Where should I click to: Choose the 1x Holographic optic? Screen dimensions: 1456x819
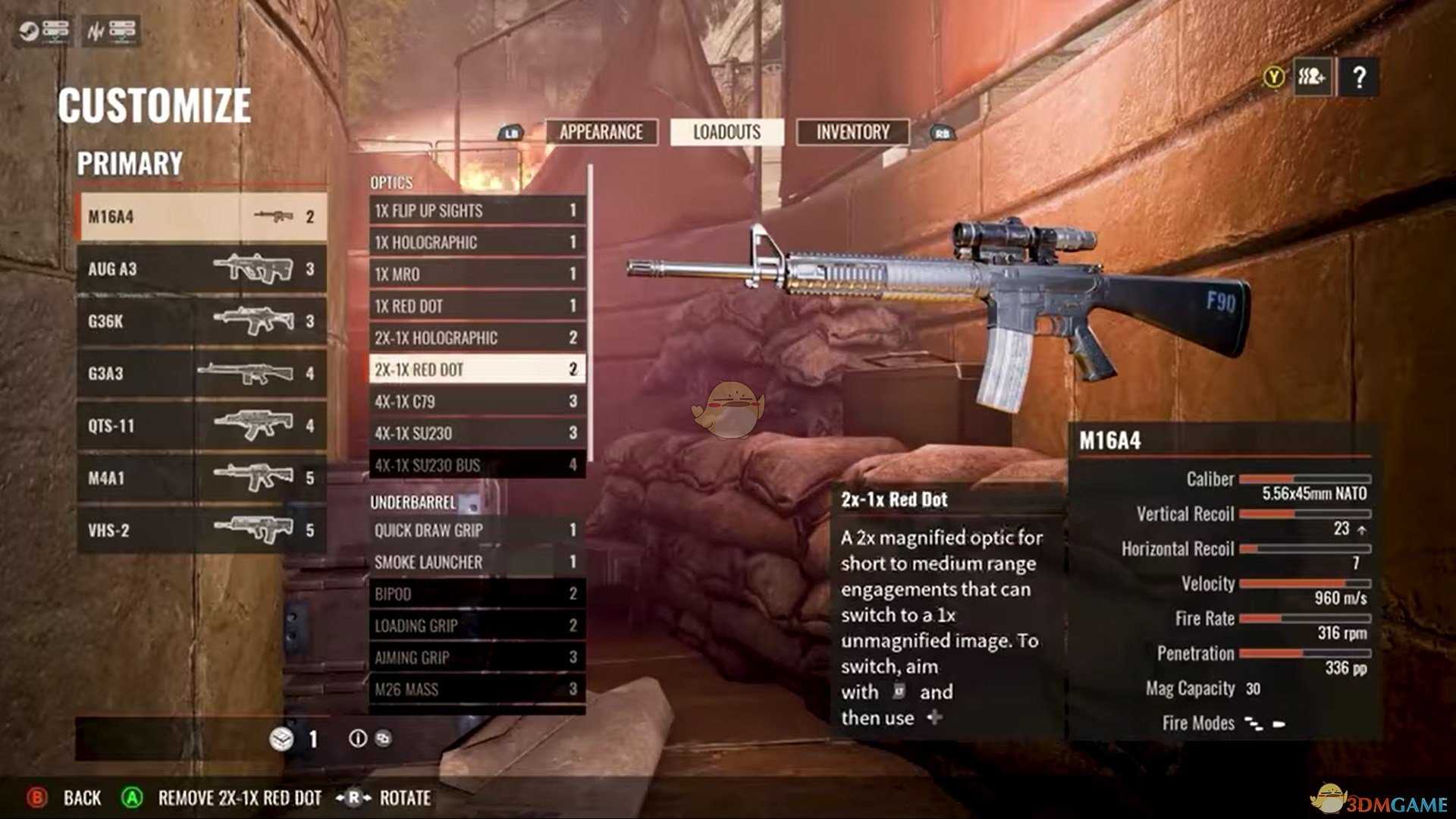(476, 243)
